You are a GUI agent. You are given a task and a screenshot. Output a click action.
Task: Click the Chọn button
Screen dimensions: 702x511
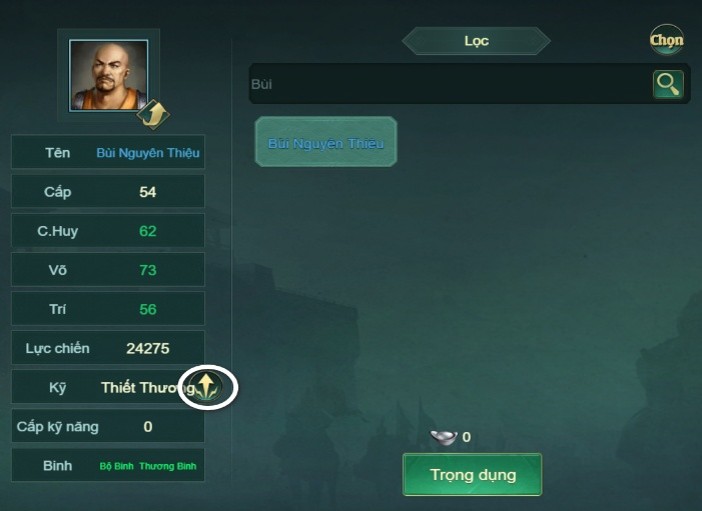tap(666, 40)
